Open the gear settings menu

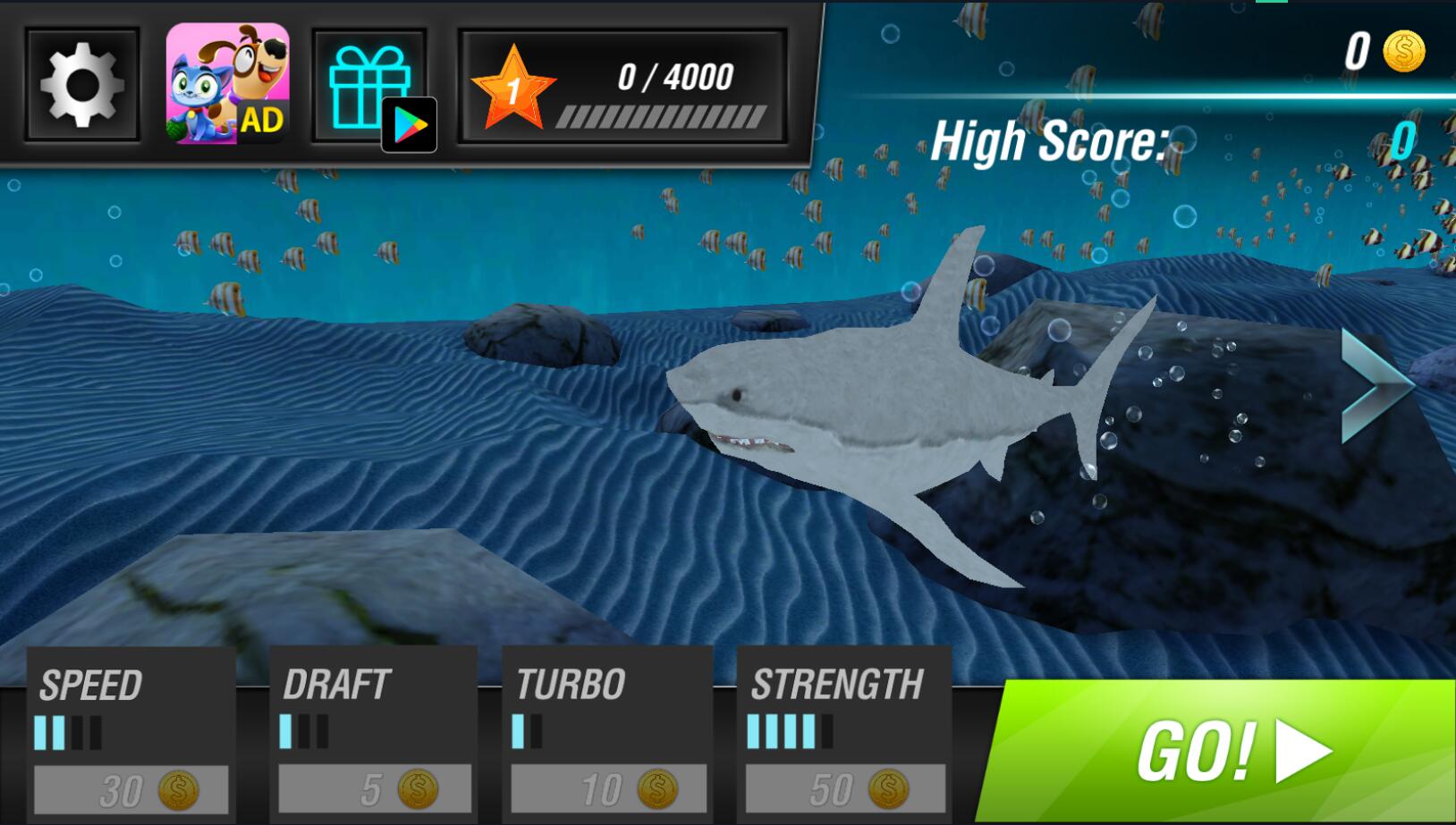point(81,85)
